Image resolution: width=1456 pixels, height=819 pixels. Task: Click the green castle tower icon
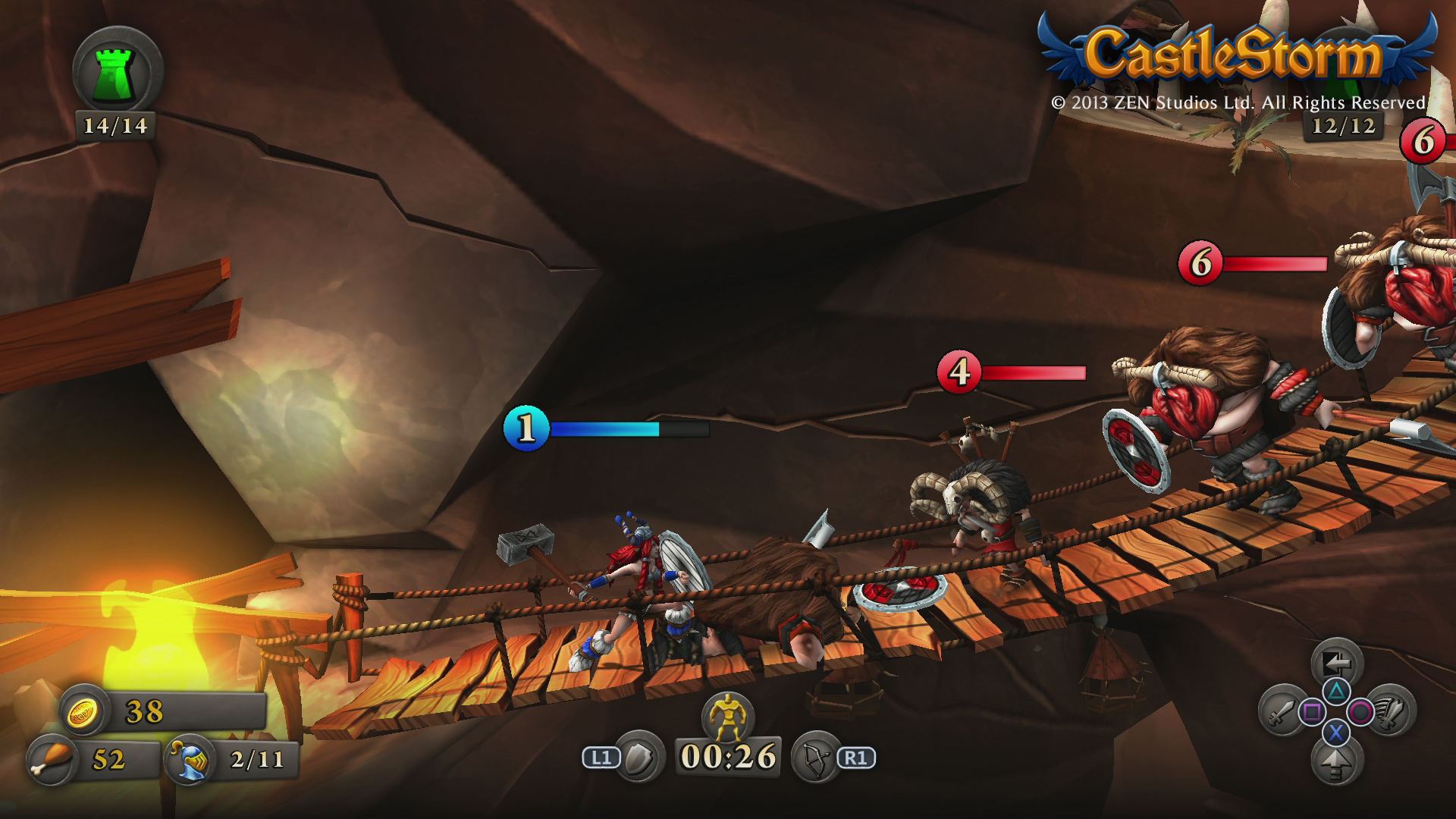[118, 71]
